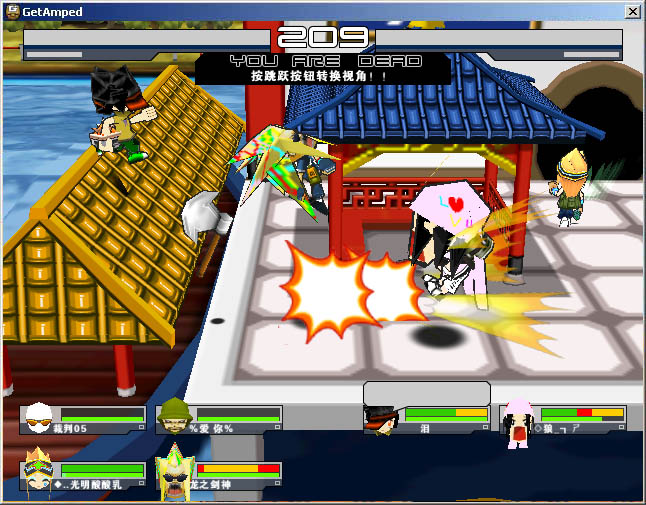Close the GetAmped window
Image resolution: width=646 pixels, height=505 pixels.
coord(632,11)
